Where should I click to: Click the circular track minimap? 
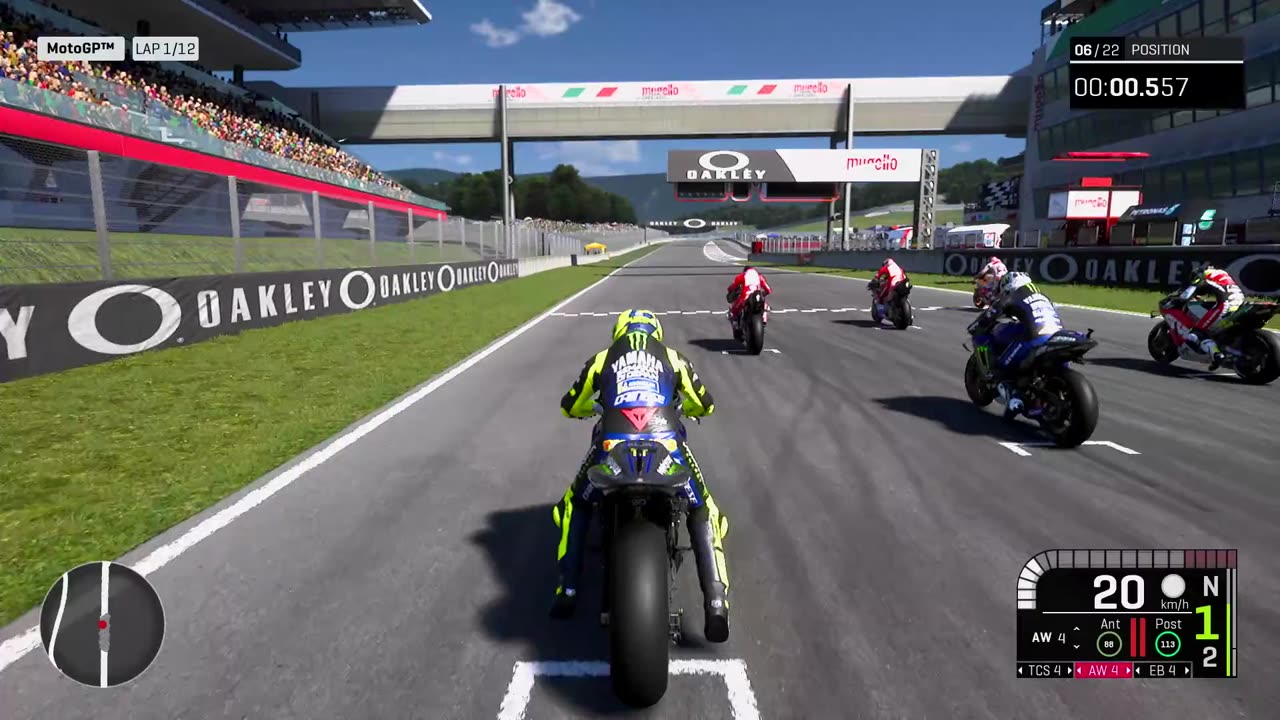[x=102, y=624]
